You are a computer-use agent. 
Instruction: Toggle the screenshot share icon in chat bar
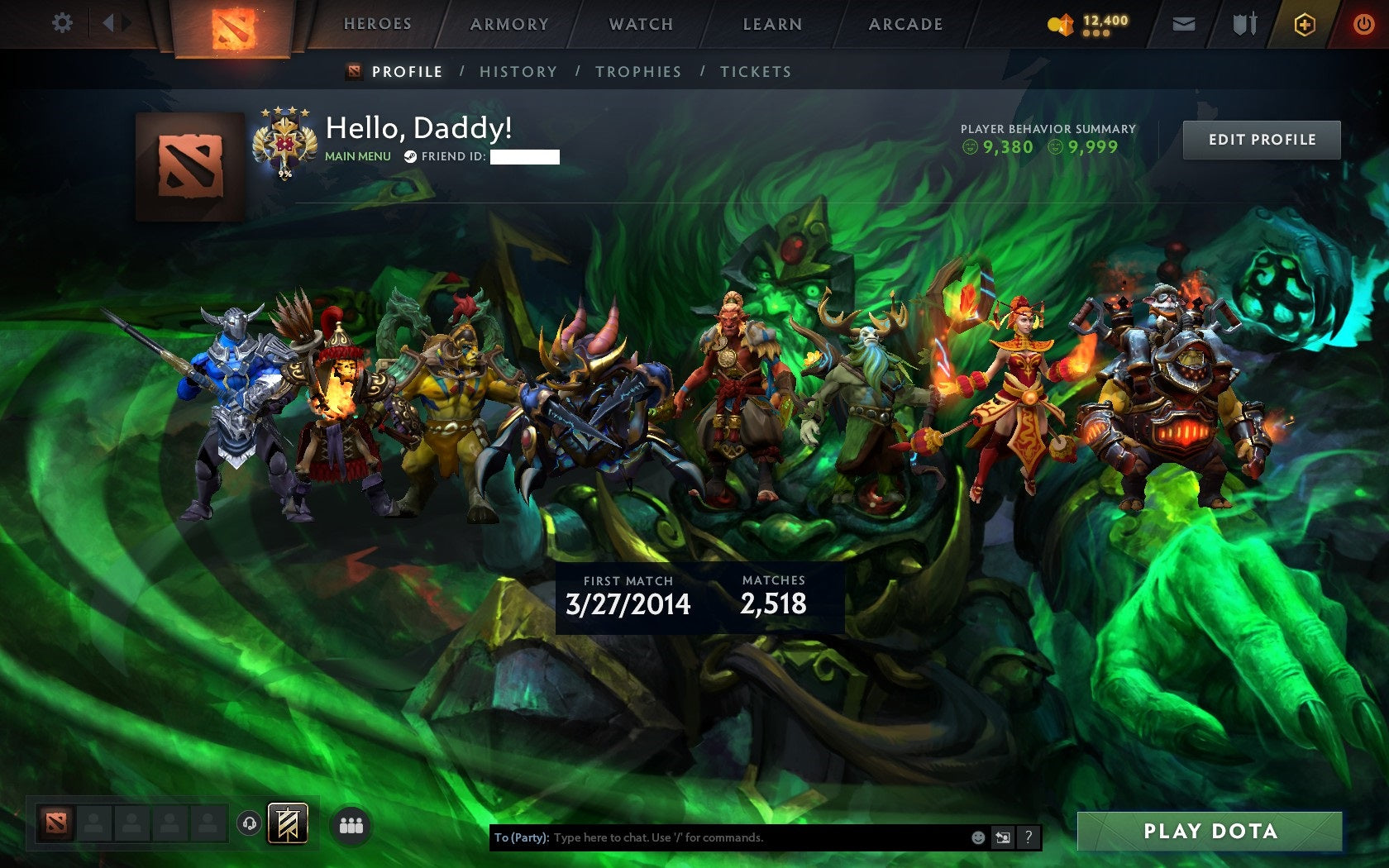point(1005,837)
